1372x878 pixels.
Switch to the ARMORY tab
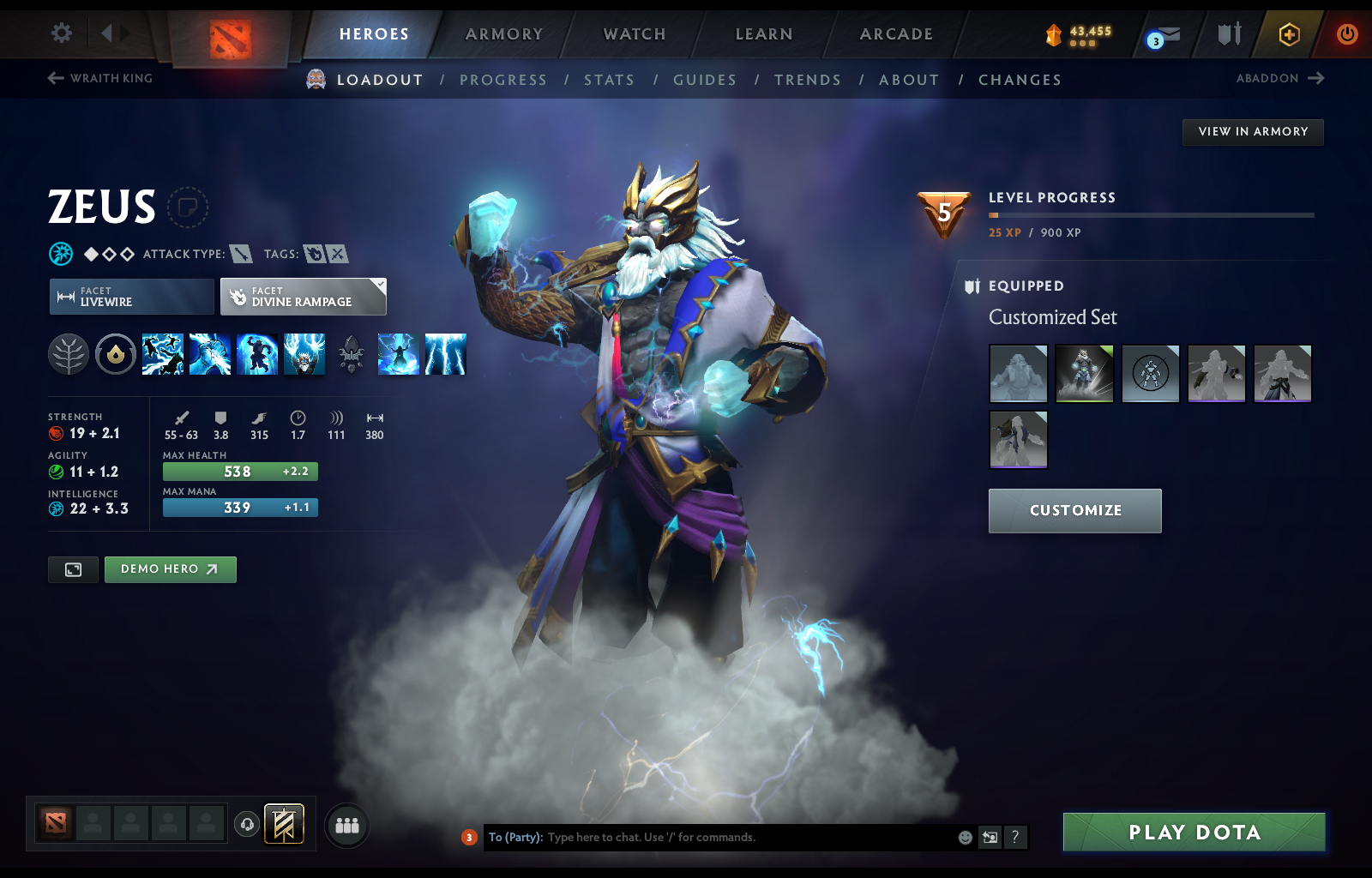[503, 34]
